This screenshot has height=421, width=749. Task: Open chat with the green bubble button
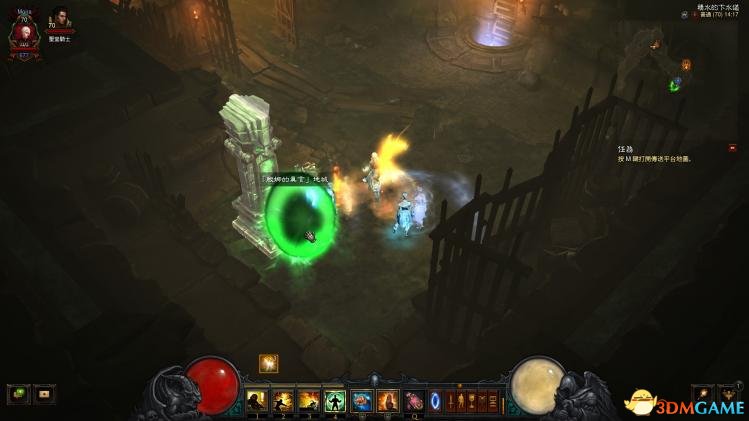click(17, 394)
